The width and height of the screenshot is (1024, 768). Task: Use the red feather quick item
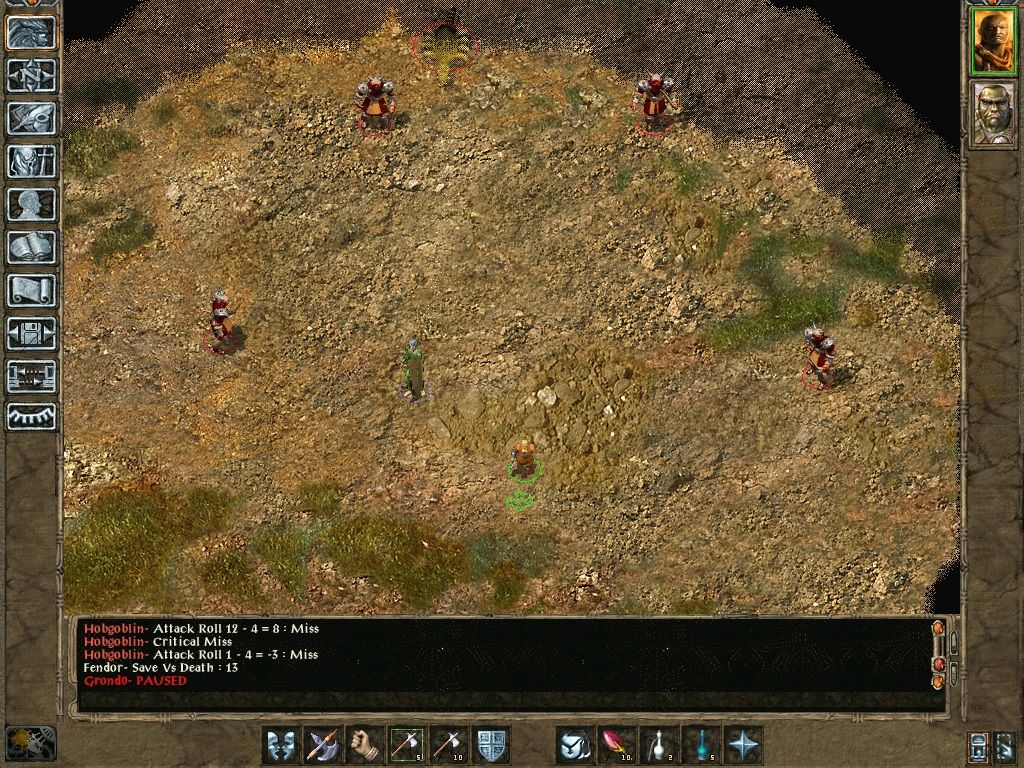(616, 745)
